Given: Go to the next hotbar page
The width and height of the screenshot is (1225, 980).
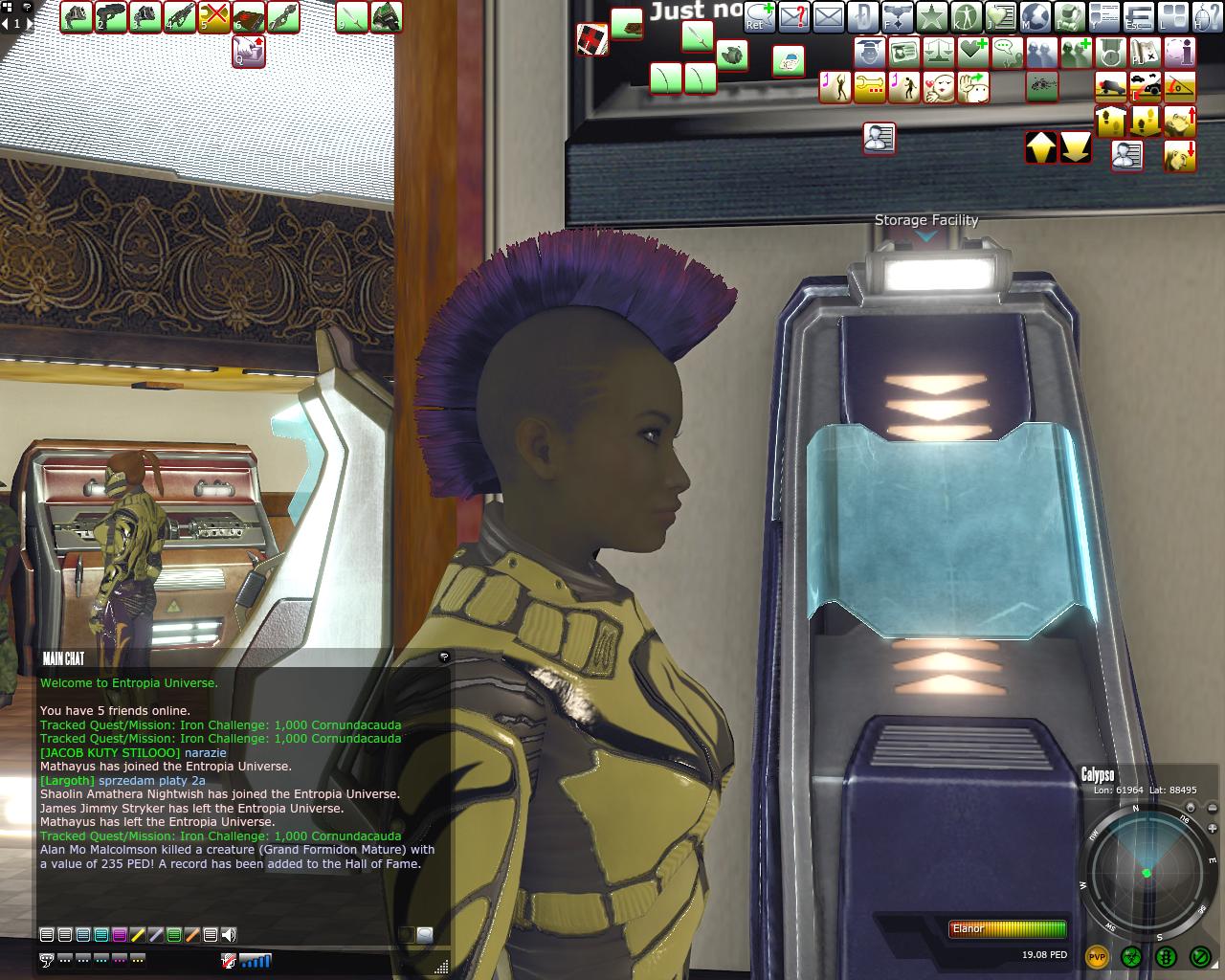Looking at the screenshot, I should coord(29,23).
